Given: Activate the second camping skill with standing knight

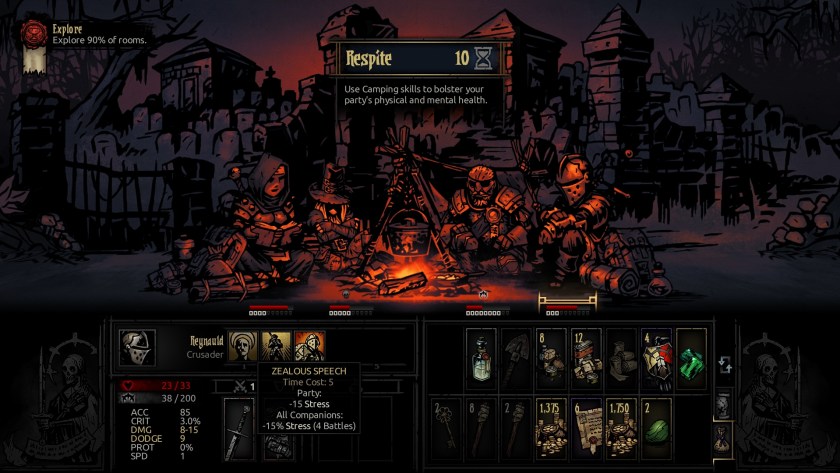Looking at the screenshot, I should pos(275,346).
